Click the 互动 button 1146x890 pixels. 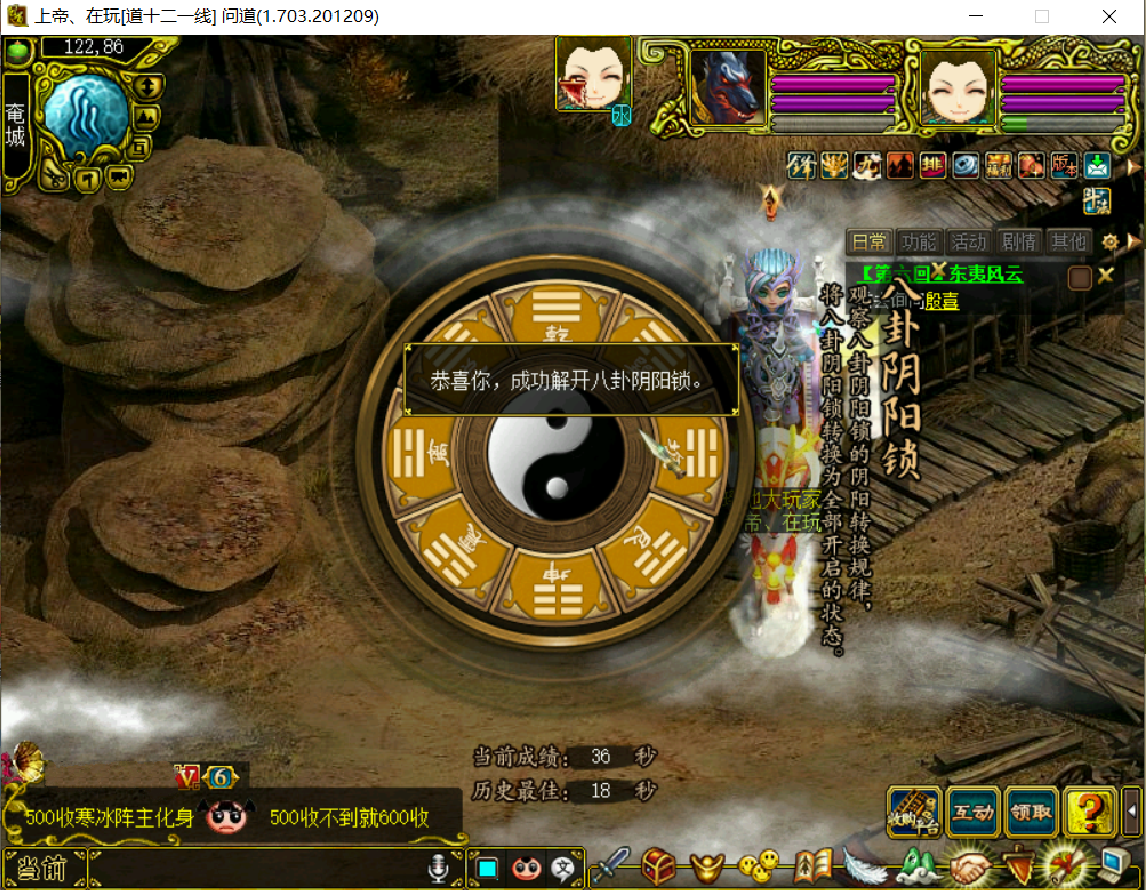pos(973,813)
